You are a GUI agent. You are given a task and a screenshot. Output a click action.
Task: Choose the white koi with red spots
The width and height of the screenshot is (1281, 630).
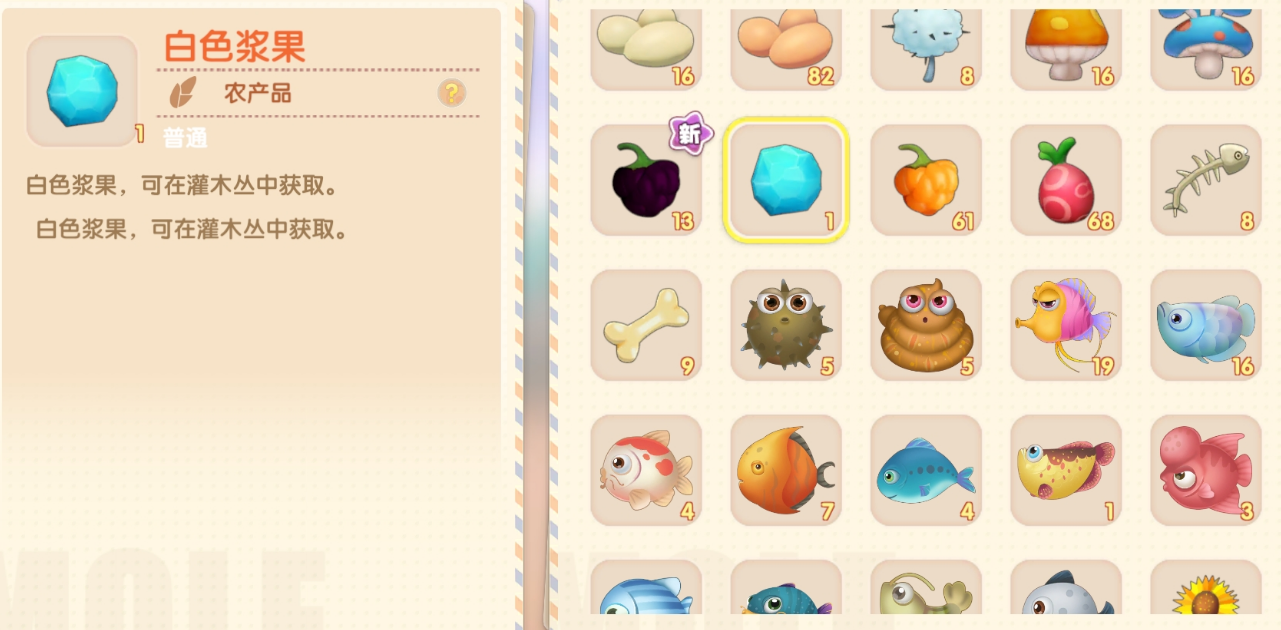646,471
